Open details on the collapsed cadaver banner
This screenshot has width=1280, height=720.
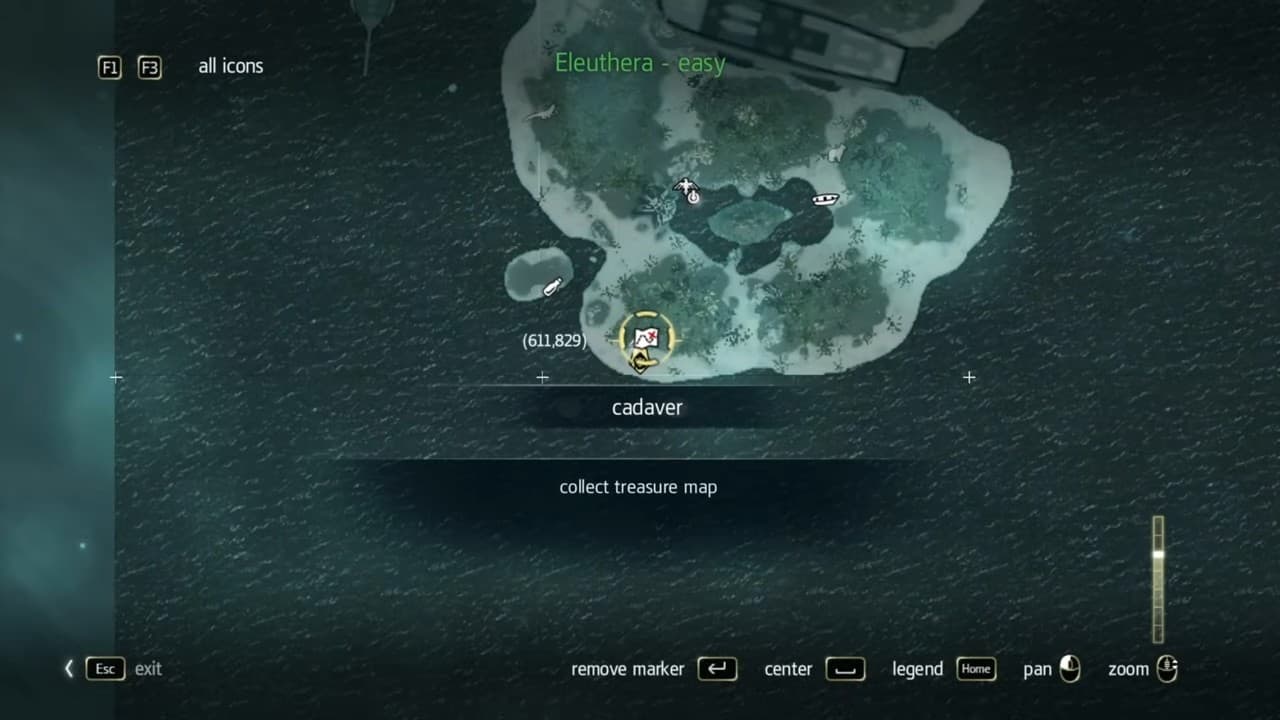click(x=647, y=407)
